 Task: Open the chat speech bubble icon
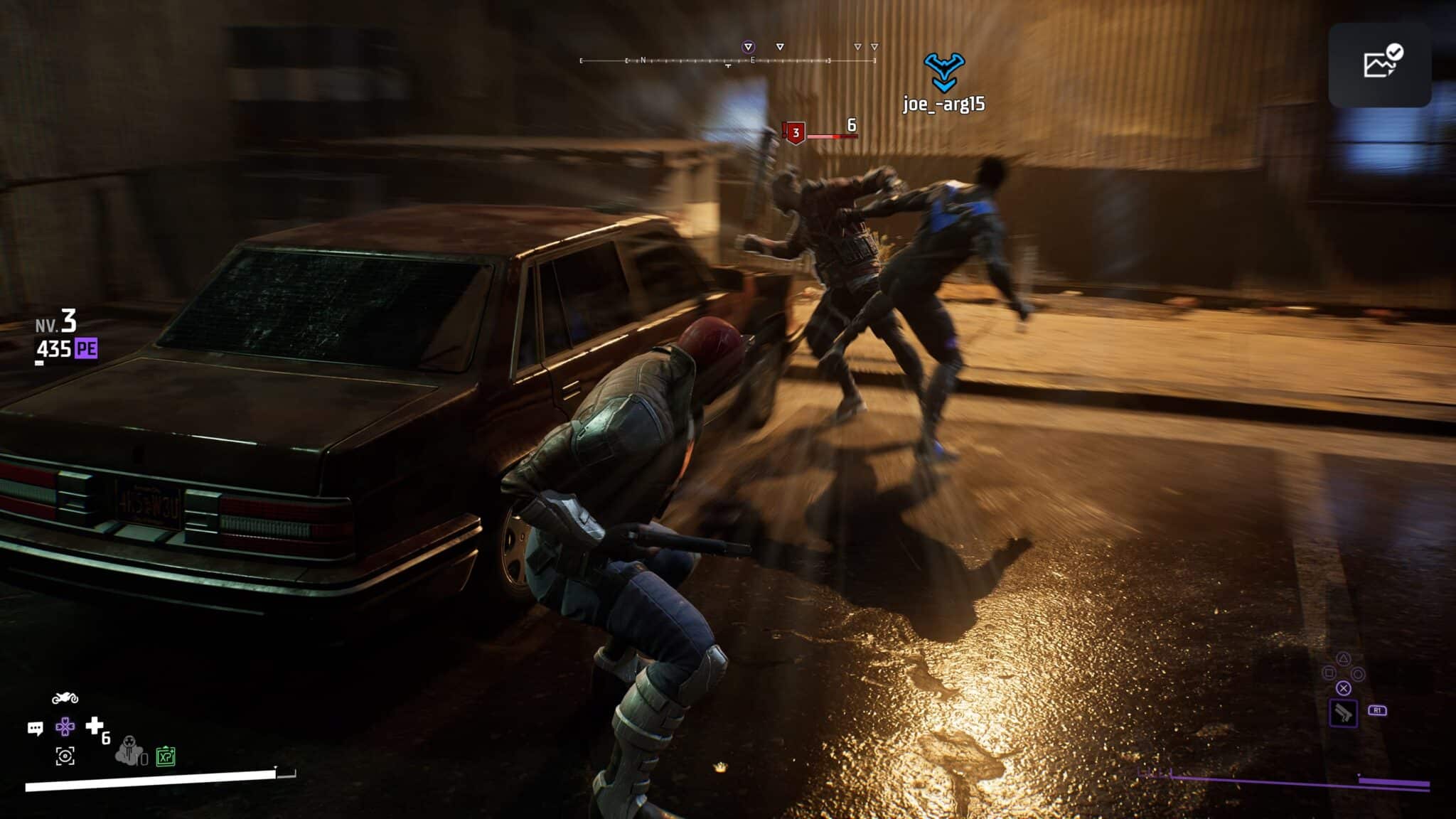click(35, 728)
